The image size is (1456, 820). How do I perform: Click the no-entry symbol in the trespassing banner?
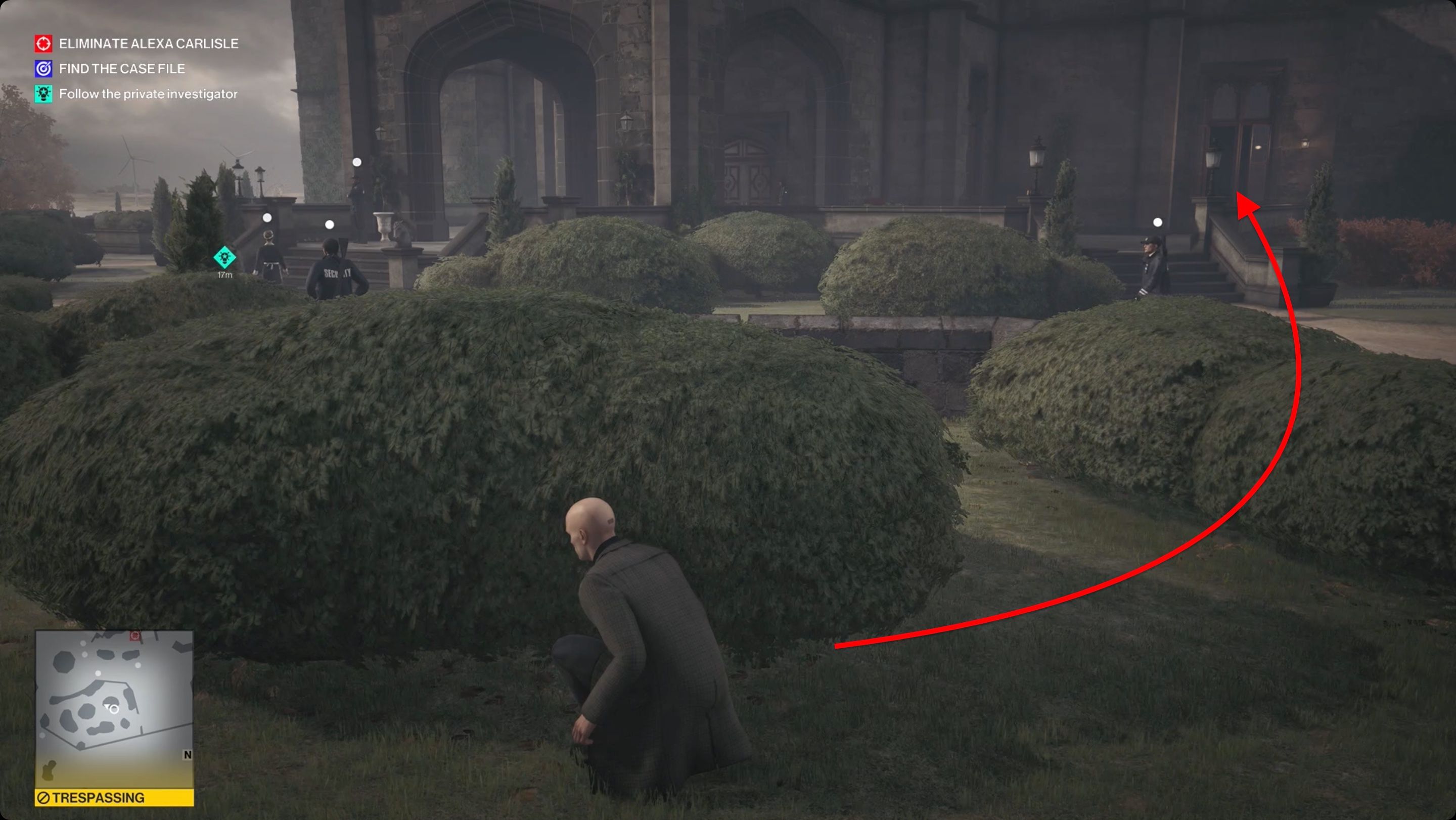(x=43, y=797)
